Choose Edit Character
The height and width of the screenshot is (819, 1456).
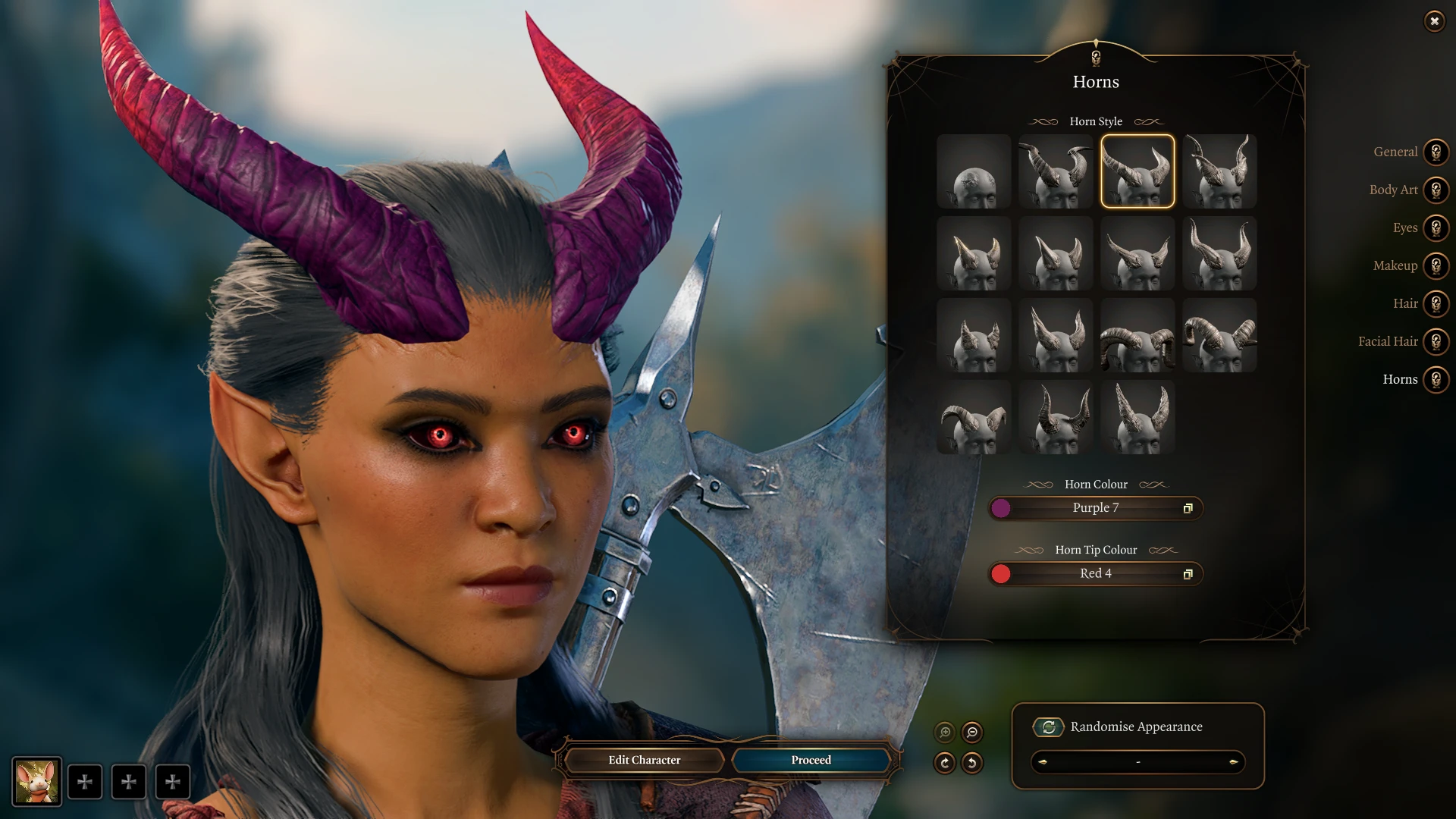pyautogui.click(x=644, y=760)
